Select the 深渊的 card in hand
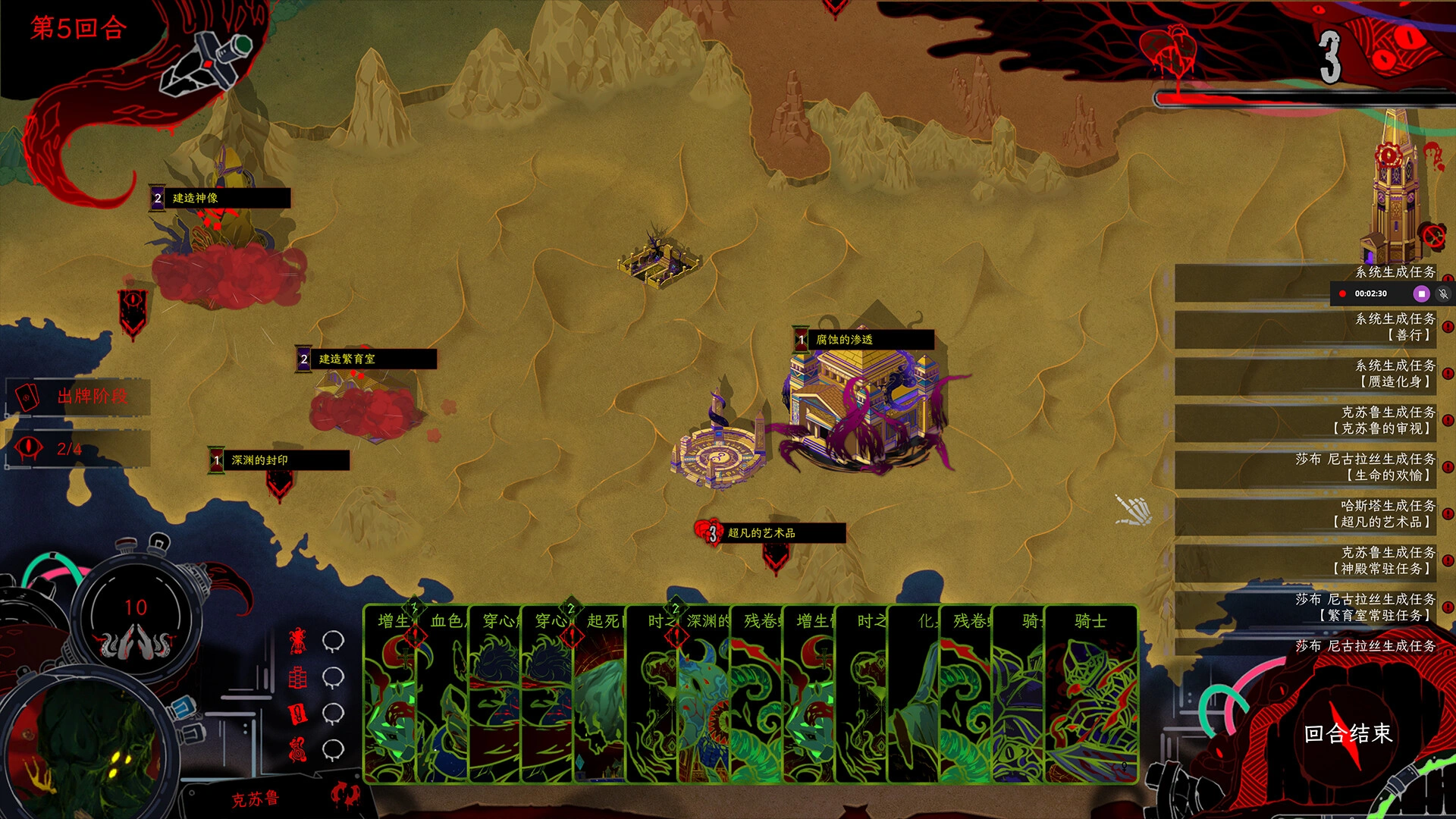Viewport: 1456px width, 819px height. (705, 694)
